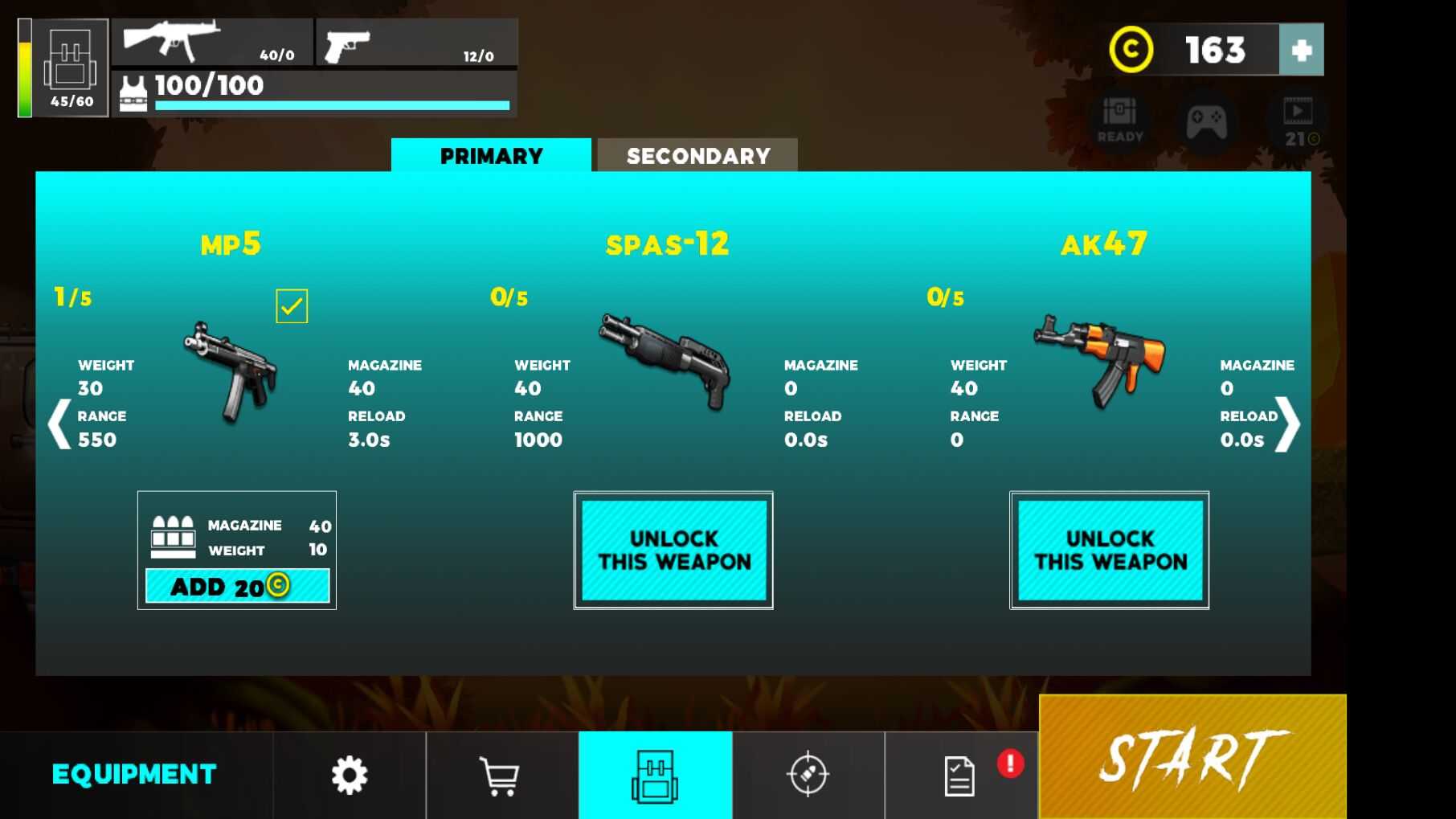Start the mission
Screen dimensions: 1456x819
pos(1192,757)
